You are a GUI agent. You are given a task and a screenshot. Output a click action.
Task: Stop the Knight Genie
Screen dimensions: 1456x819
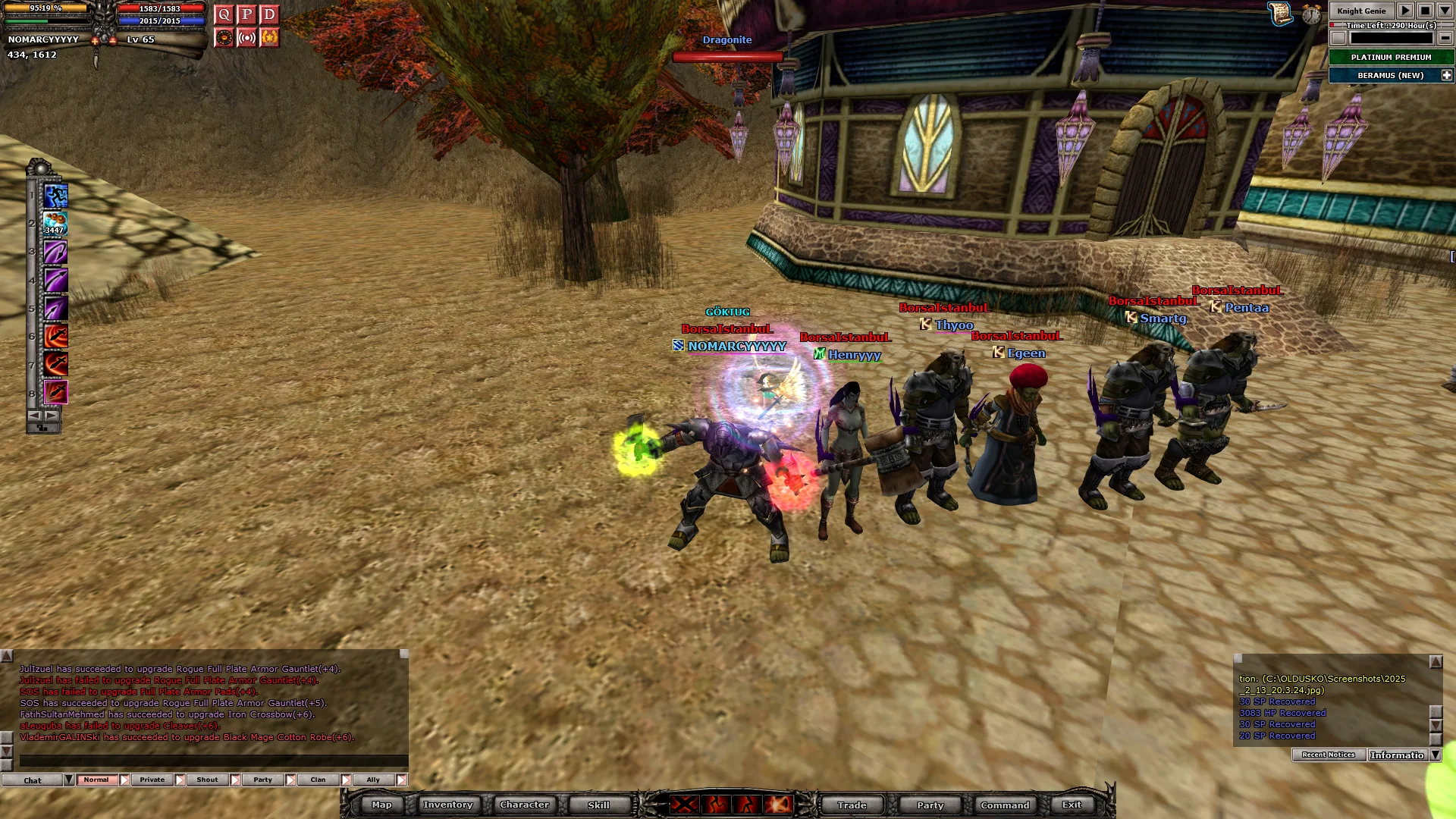1425,11
